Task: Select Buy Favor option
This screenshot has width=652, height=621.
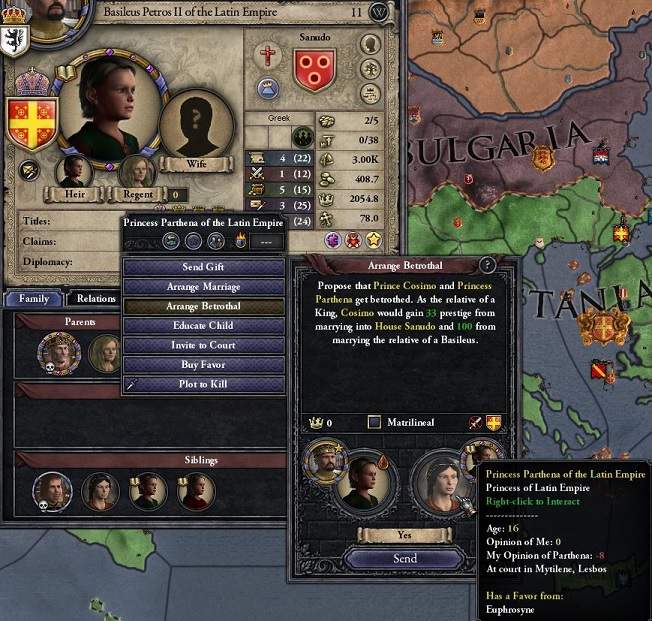Action: click(x=204, y=365)
